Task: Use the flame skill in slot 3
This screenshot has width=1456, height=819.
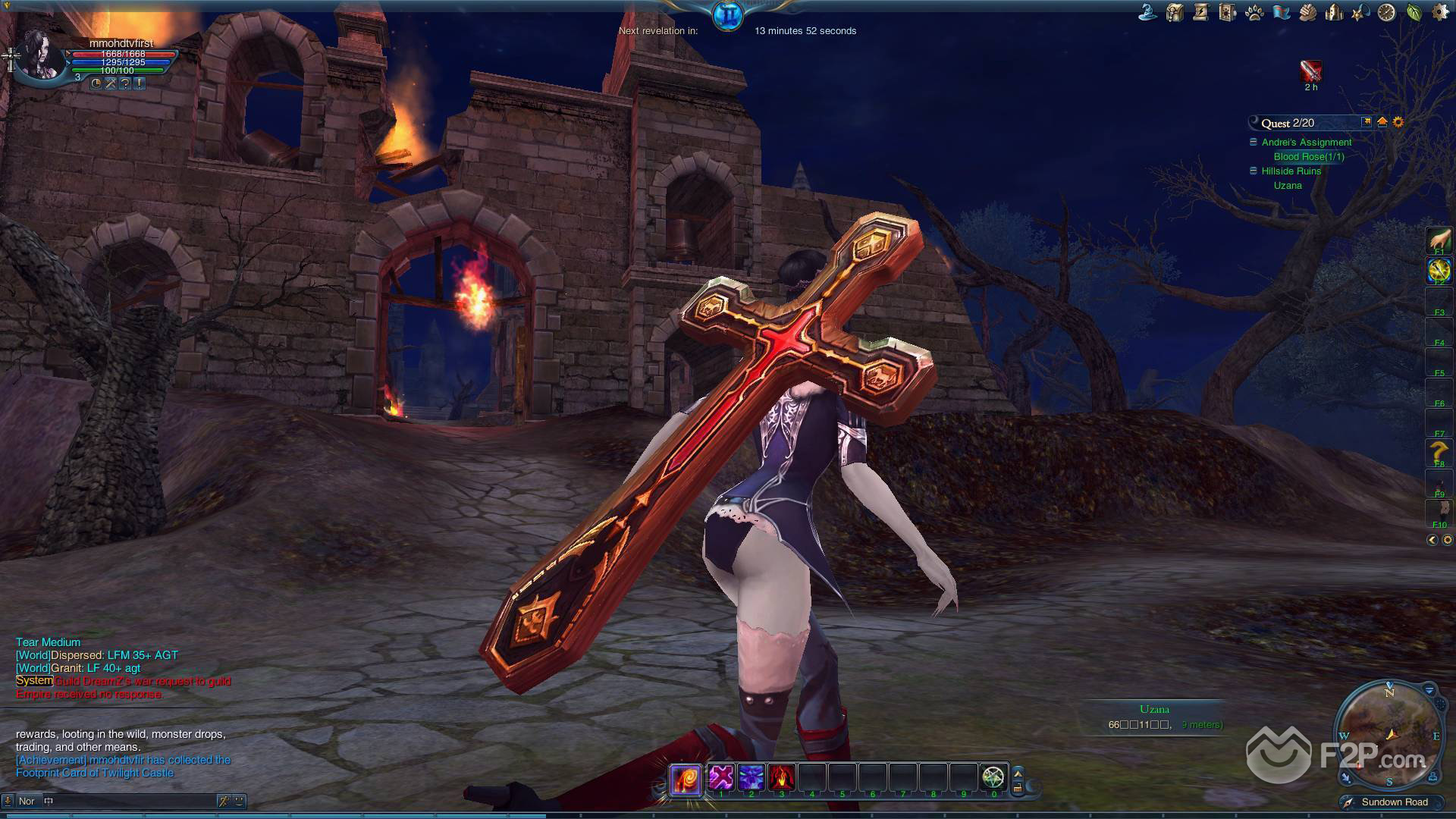Action: (x=782, y=777)
